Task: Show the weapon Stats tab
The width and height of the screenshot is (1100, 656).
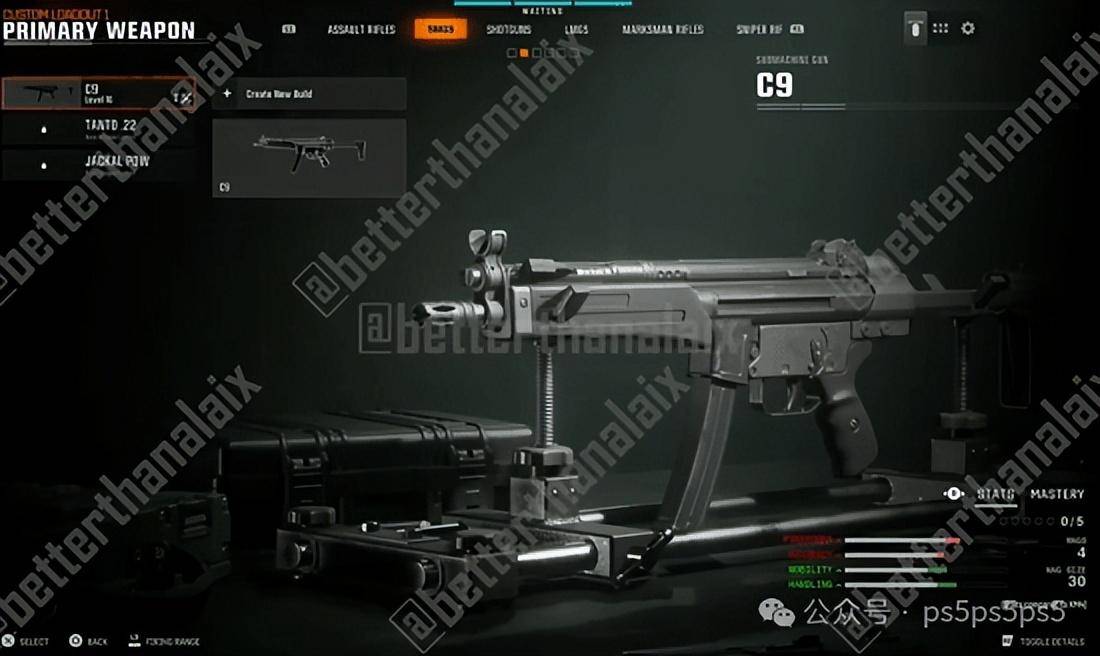Action: click(x=995, y=494)
